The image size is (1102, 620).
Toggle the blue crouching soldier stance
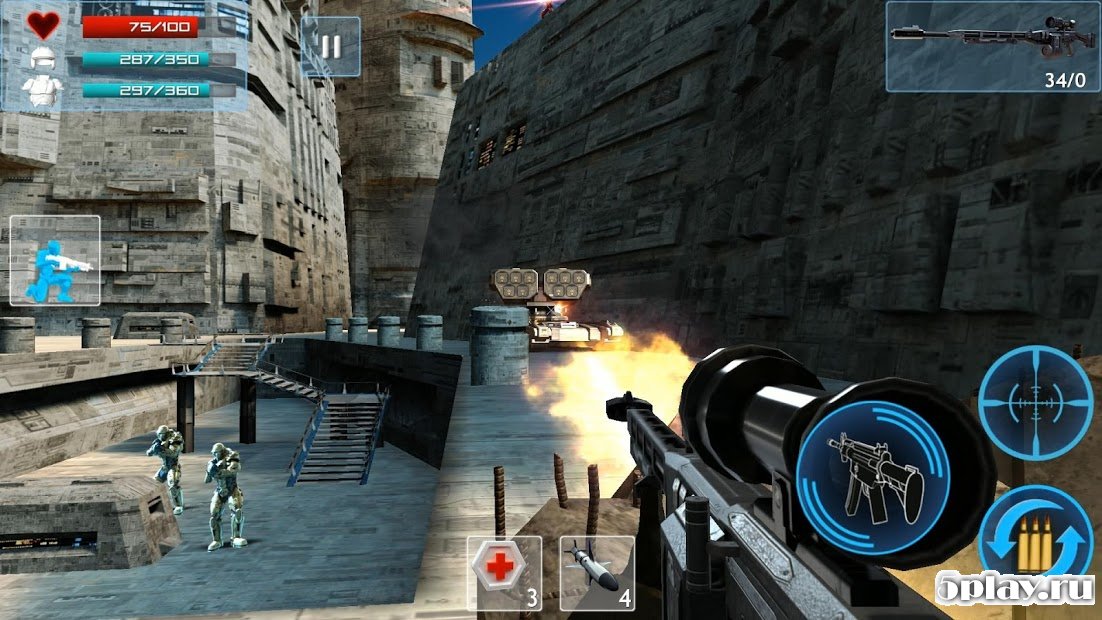pos(55,260)
